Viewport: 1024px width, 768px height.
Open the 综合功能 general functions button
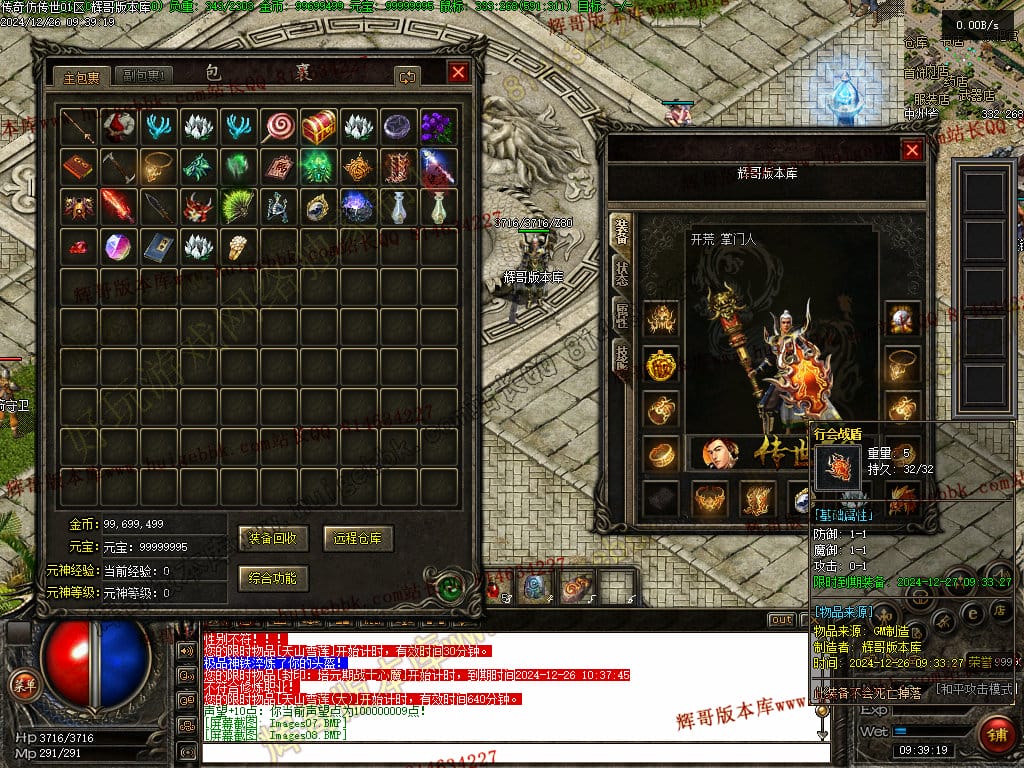click(x=274, y=578)
